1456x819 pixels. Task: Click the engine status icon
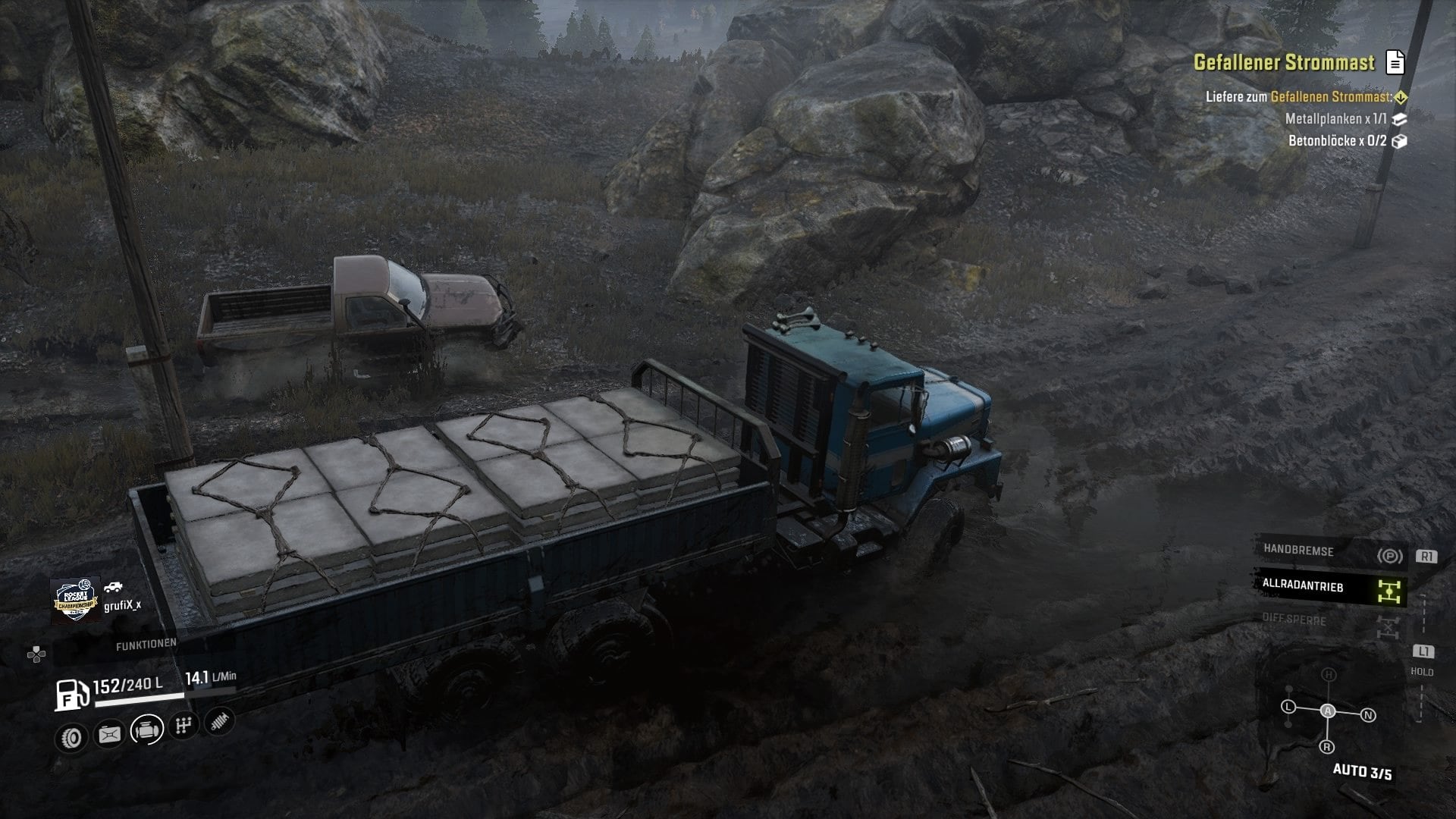click(146, 730)
